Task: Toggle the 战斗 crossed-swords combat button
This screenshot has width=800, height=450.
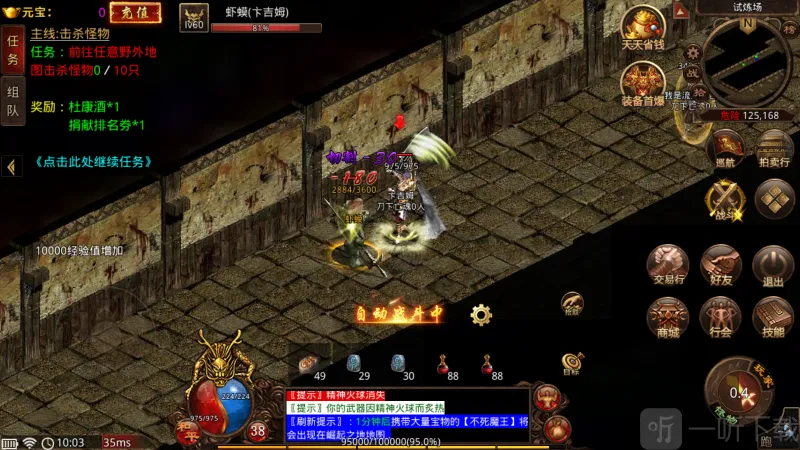Action: (725, 199)
